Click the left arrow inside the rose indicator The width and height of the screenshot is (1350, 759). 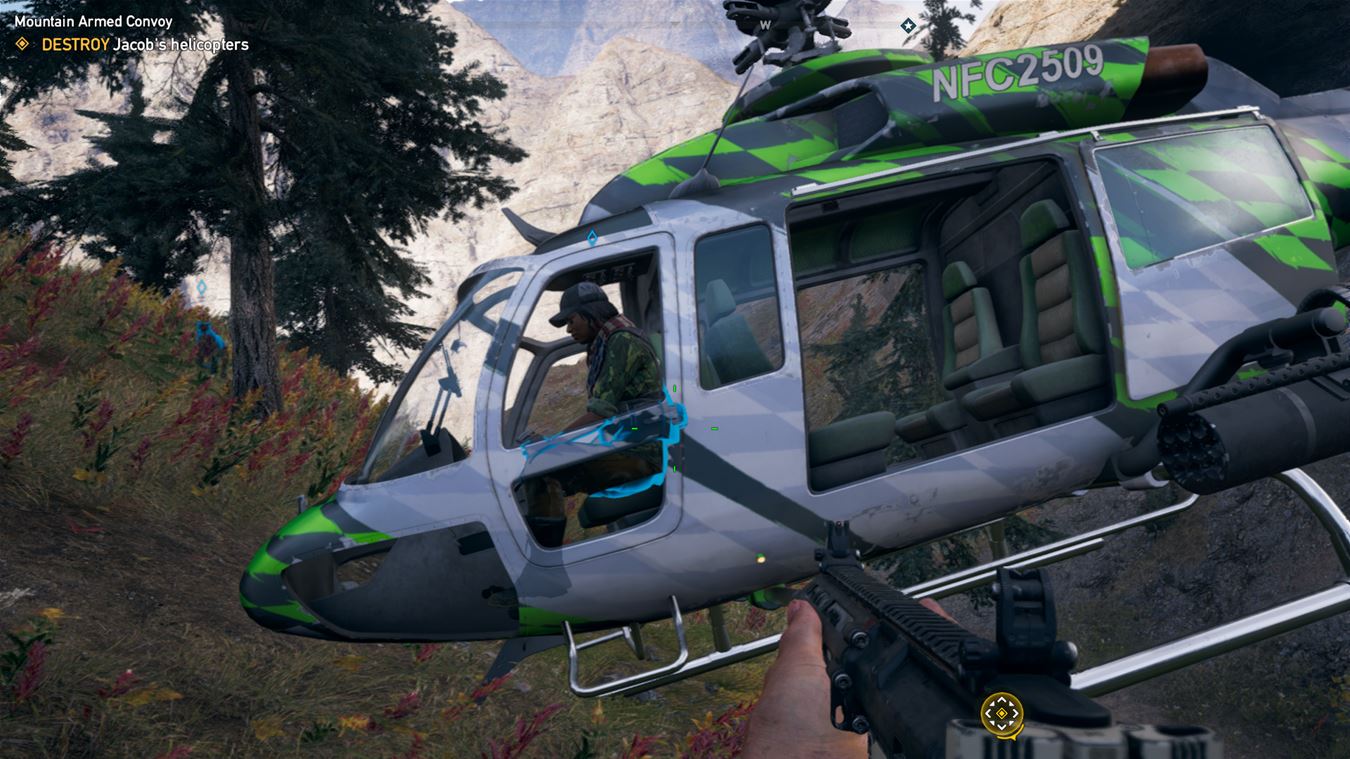click(990, 712)
